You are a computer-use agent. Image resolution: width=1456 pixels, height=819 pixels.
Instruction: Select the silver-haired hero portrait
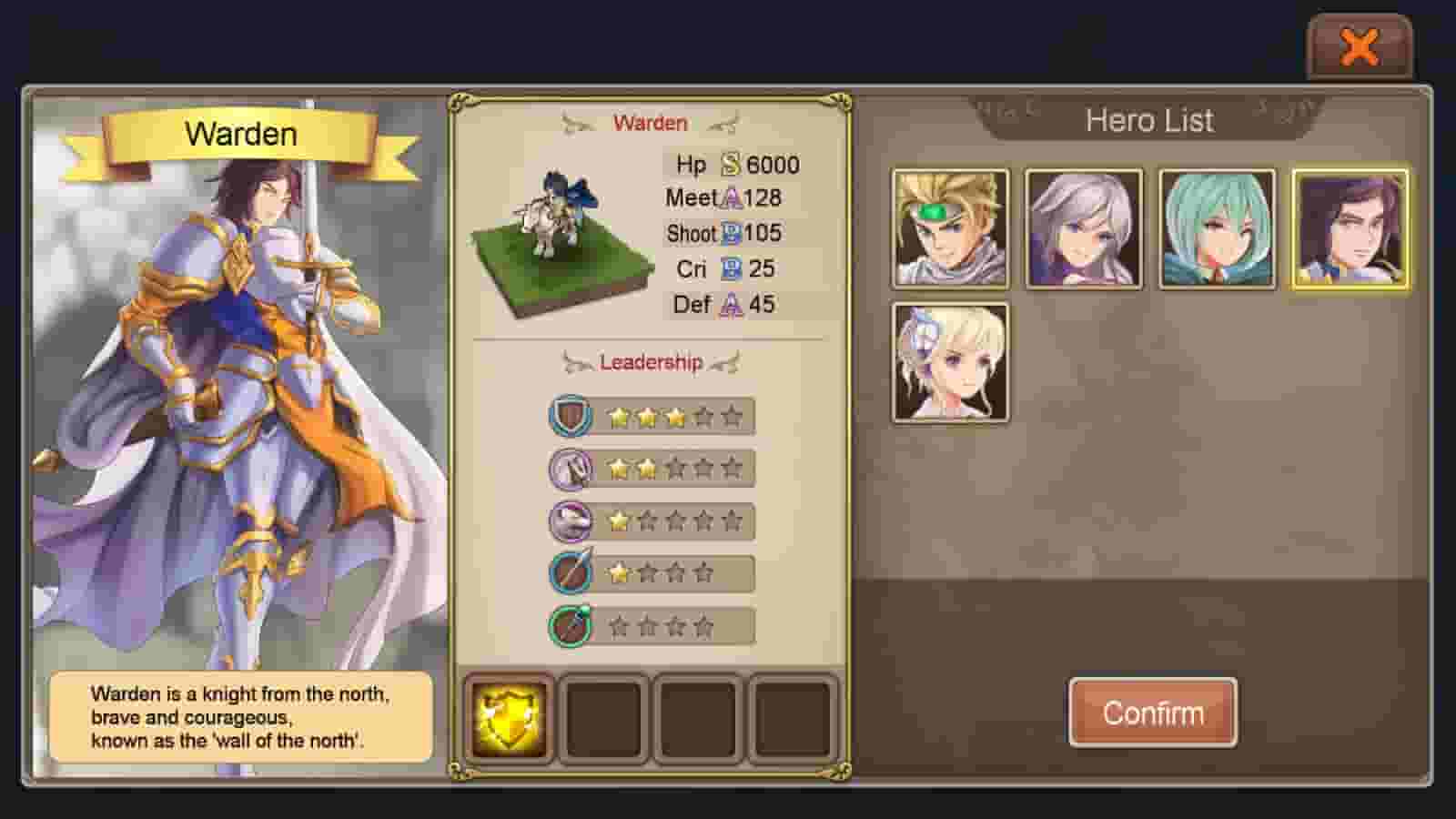click(1083, 227)
